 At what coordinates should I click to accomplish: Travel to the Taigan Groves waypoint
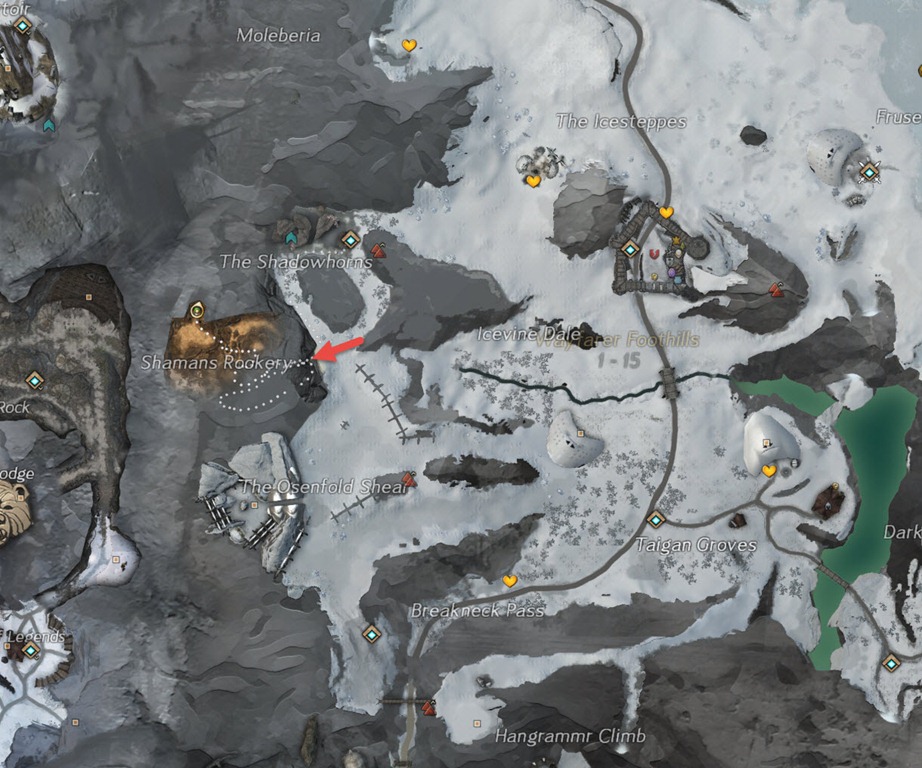tap(656, 519)
